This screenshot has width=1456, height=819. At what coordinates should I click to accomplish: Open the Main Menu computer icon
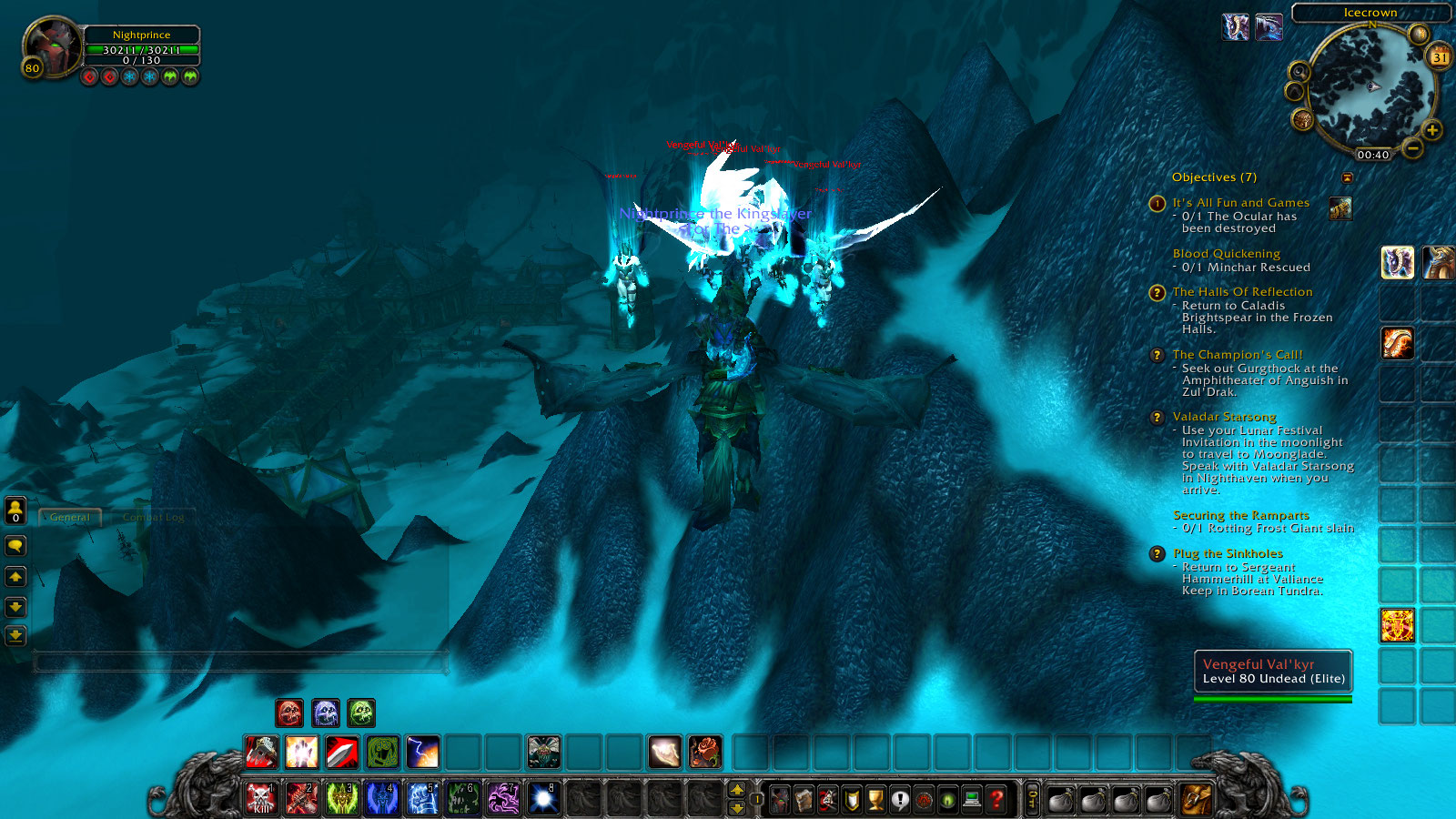click(972, 801)
